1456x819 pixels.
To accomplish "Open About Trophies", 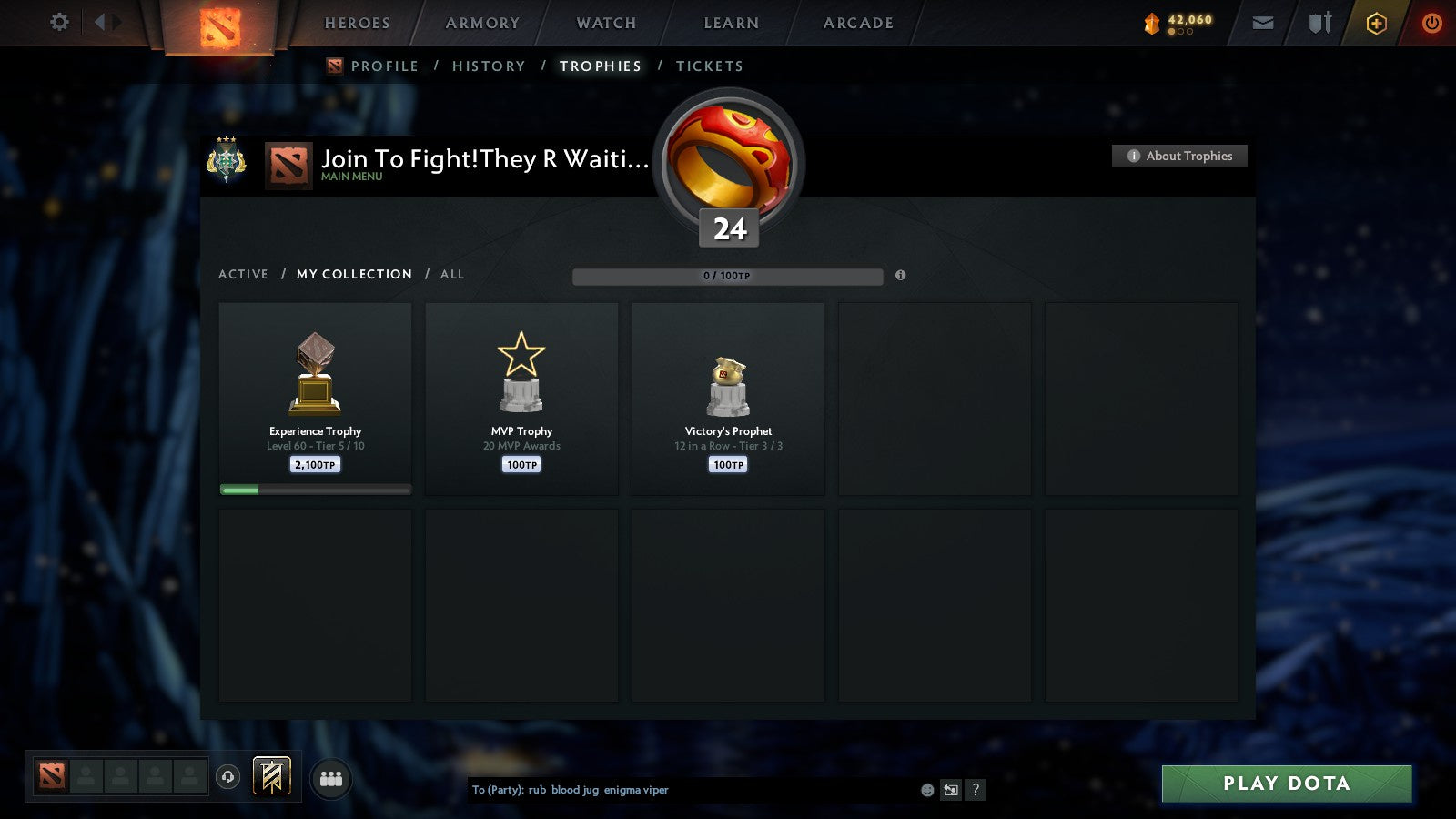I will 1179,156.
